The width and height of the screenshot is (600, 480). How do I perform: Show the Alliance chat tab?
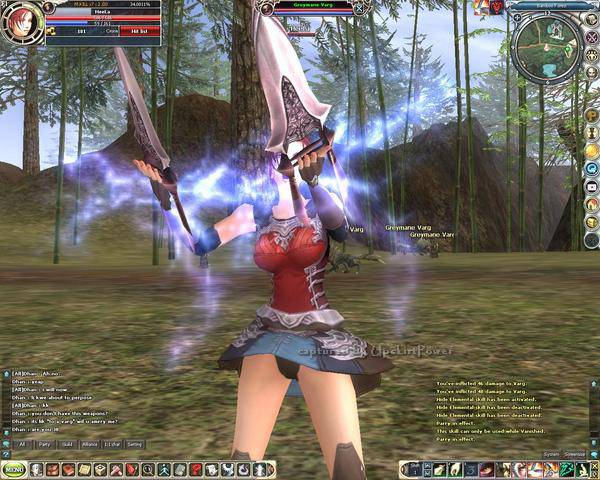pos(90,443)
